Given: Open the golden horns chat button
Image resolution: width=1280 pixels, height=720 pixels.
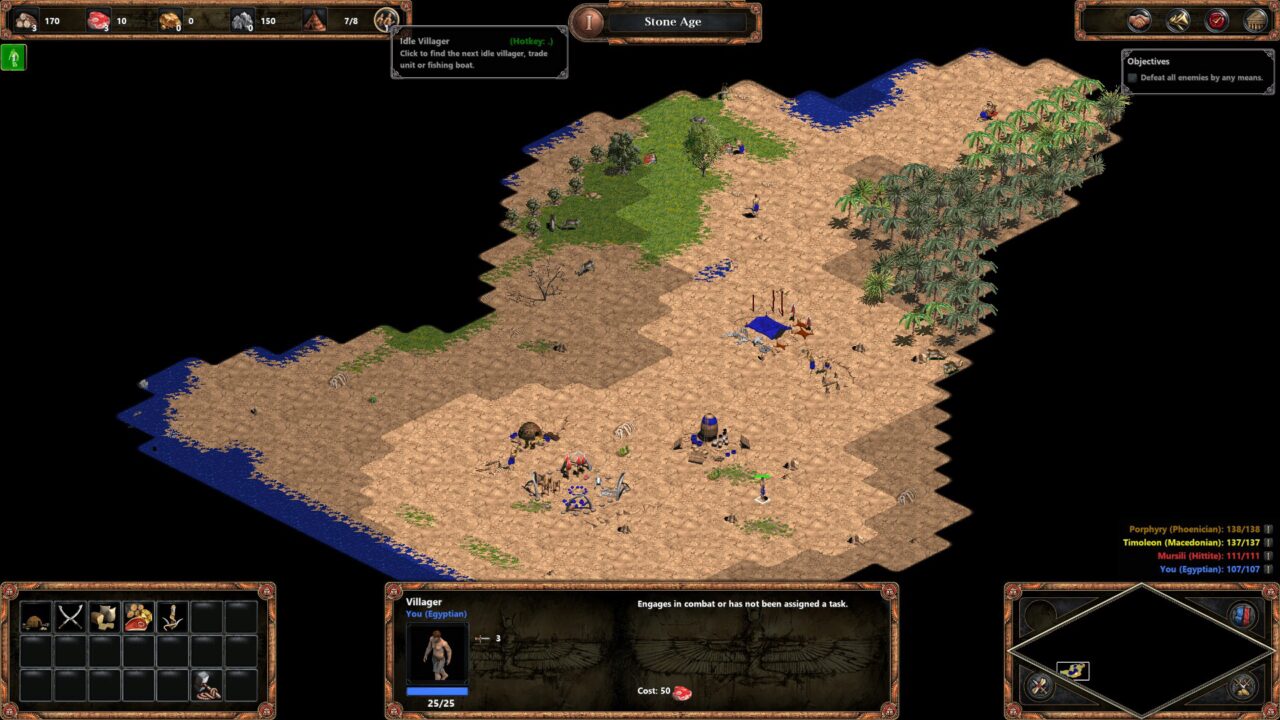Looking at the screenshot, I should (x=1178, y=20).
